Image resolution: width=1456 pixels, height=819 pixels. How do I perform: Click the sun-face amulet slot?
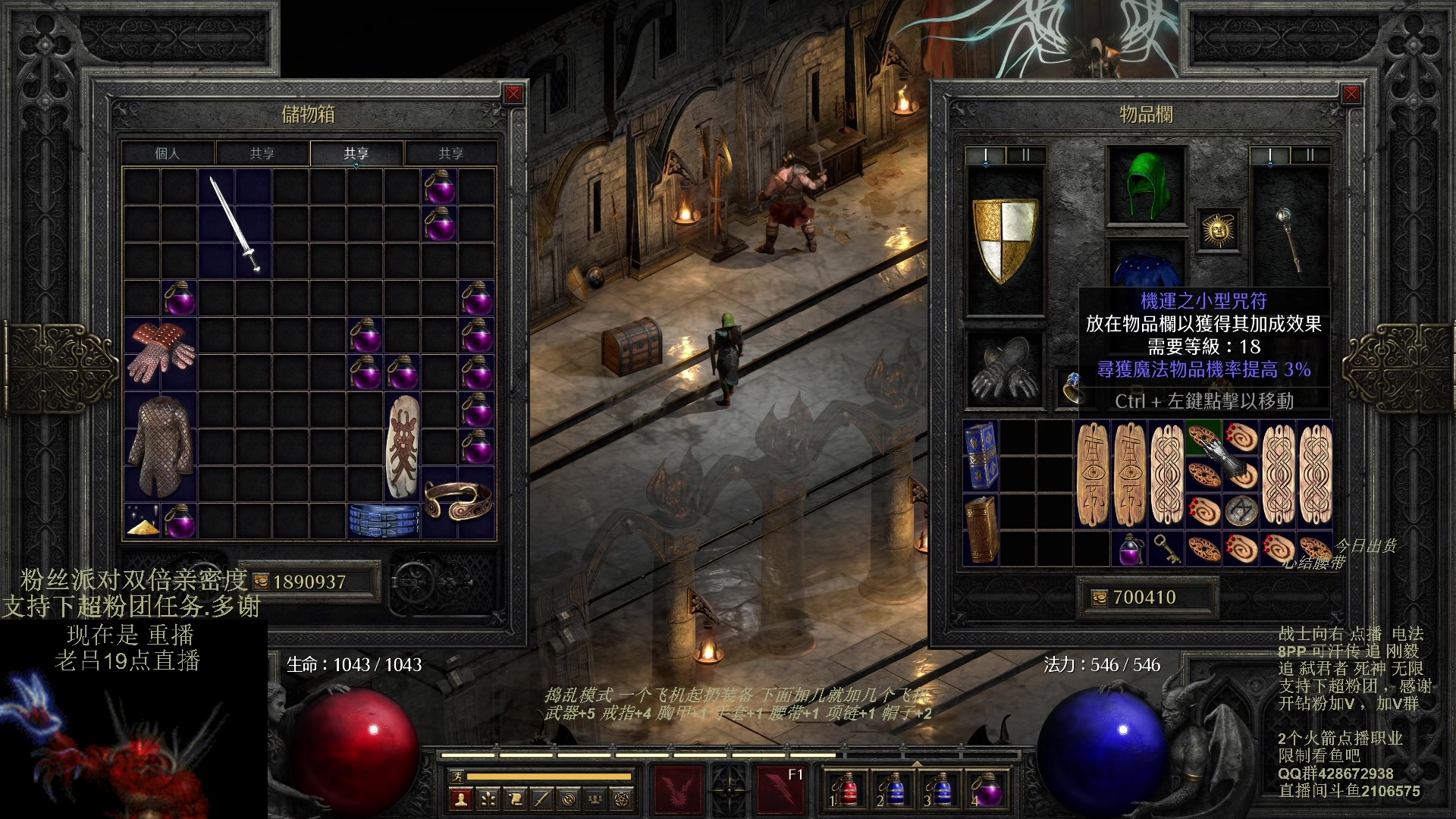(x=1218, y=230)
